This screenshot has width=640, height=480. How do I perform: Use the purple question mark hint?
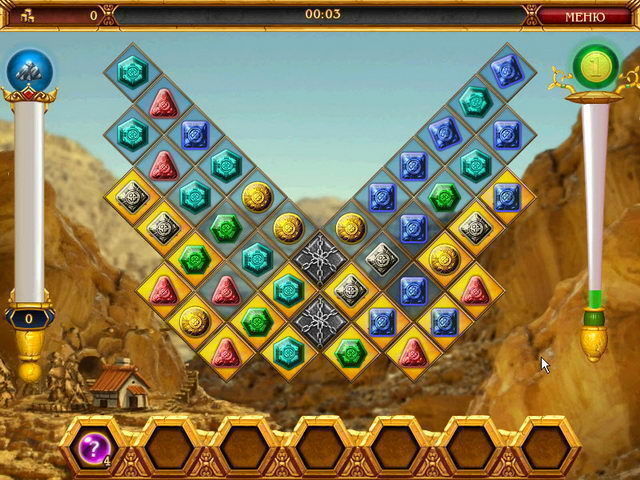tap(95, 442)
